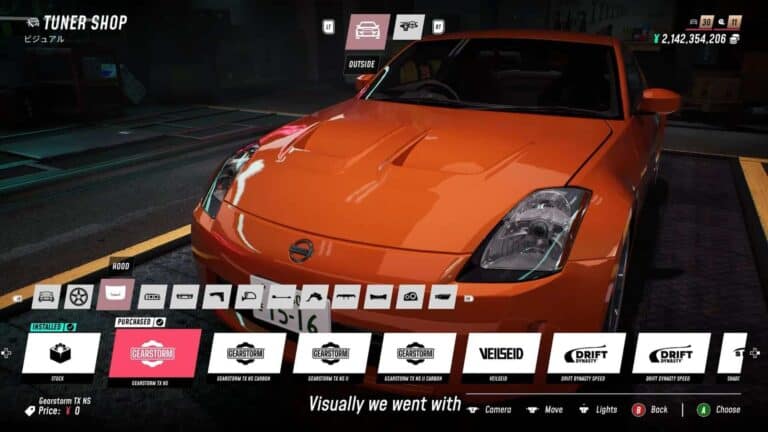
Task: Switch to the Outside car tab
Action: click(367, 32)
